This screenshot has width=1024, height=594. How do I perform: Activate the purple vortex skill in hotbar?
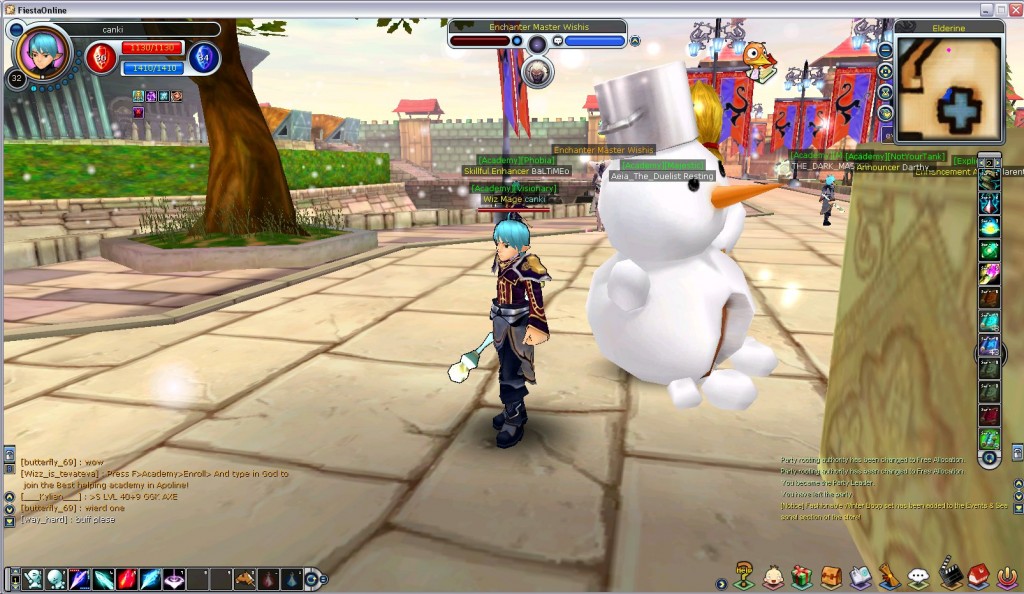click(174, 579)
